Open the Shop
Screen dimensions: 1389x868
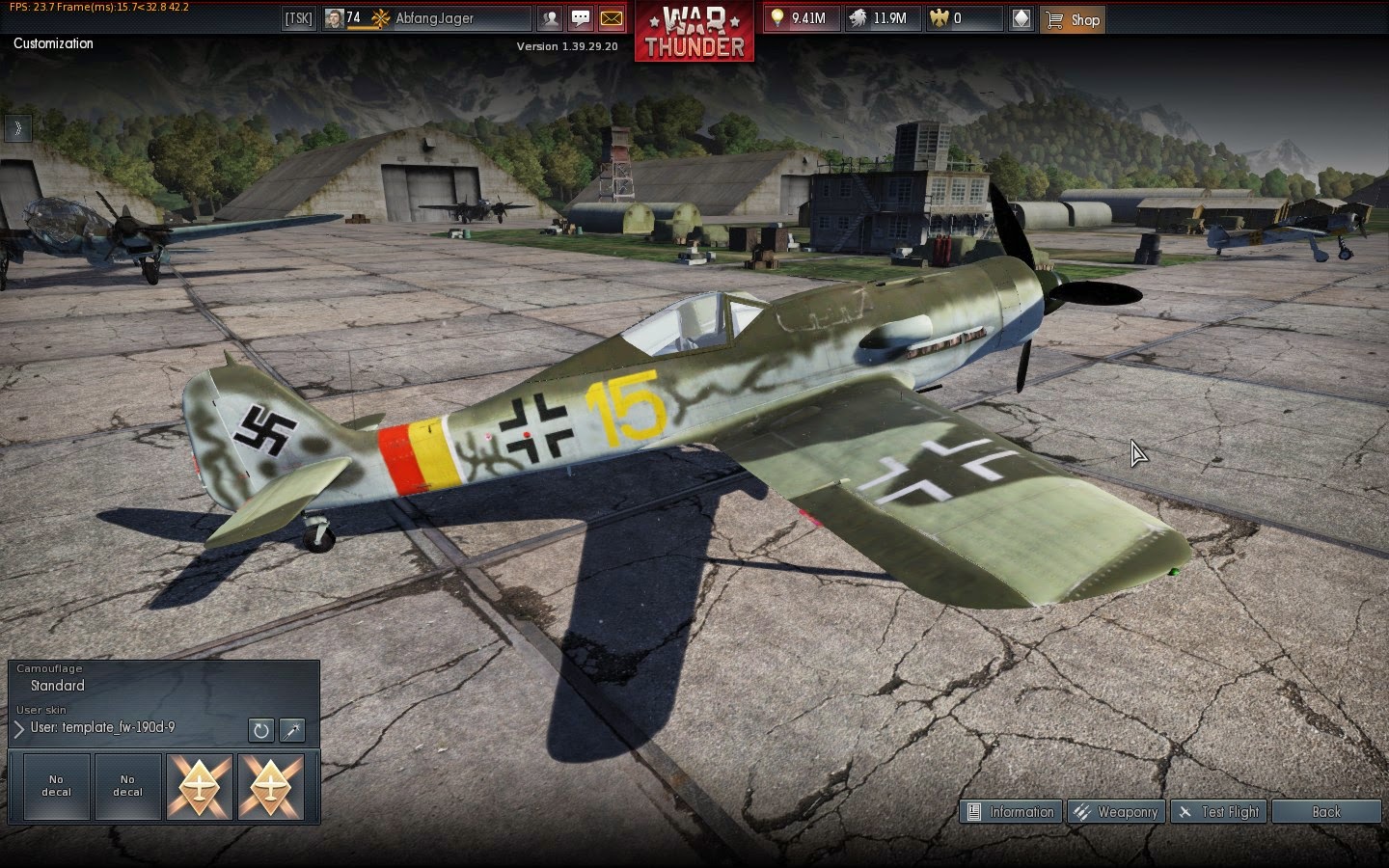point(1073,19)
